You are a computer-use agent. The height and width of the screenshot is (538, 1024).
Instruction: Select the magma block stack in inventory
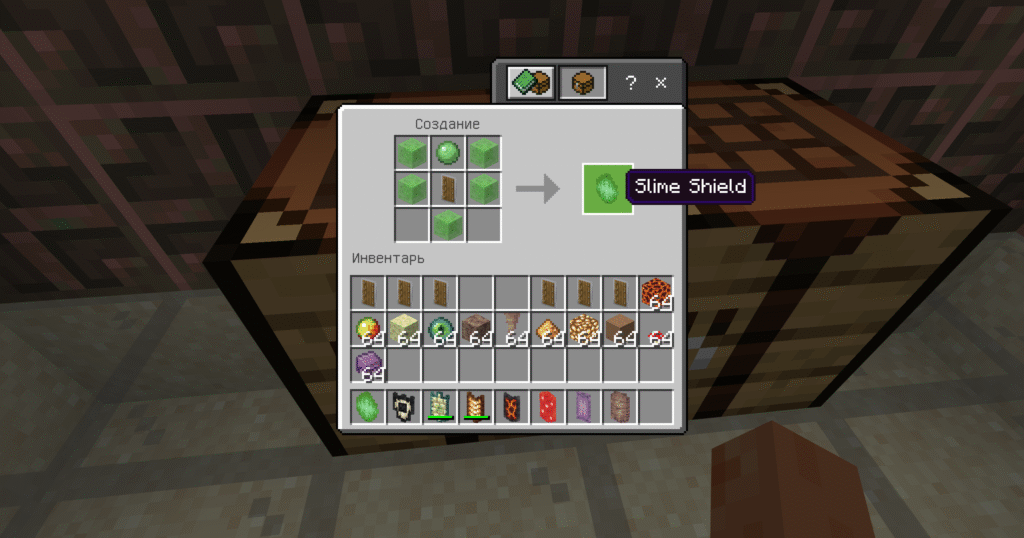click(x=655, y=294)
